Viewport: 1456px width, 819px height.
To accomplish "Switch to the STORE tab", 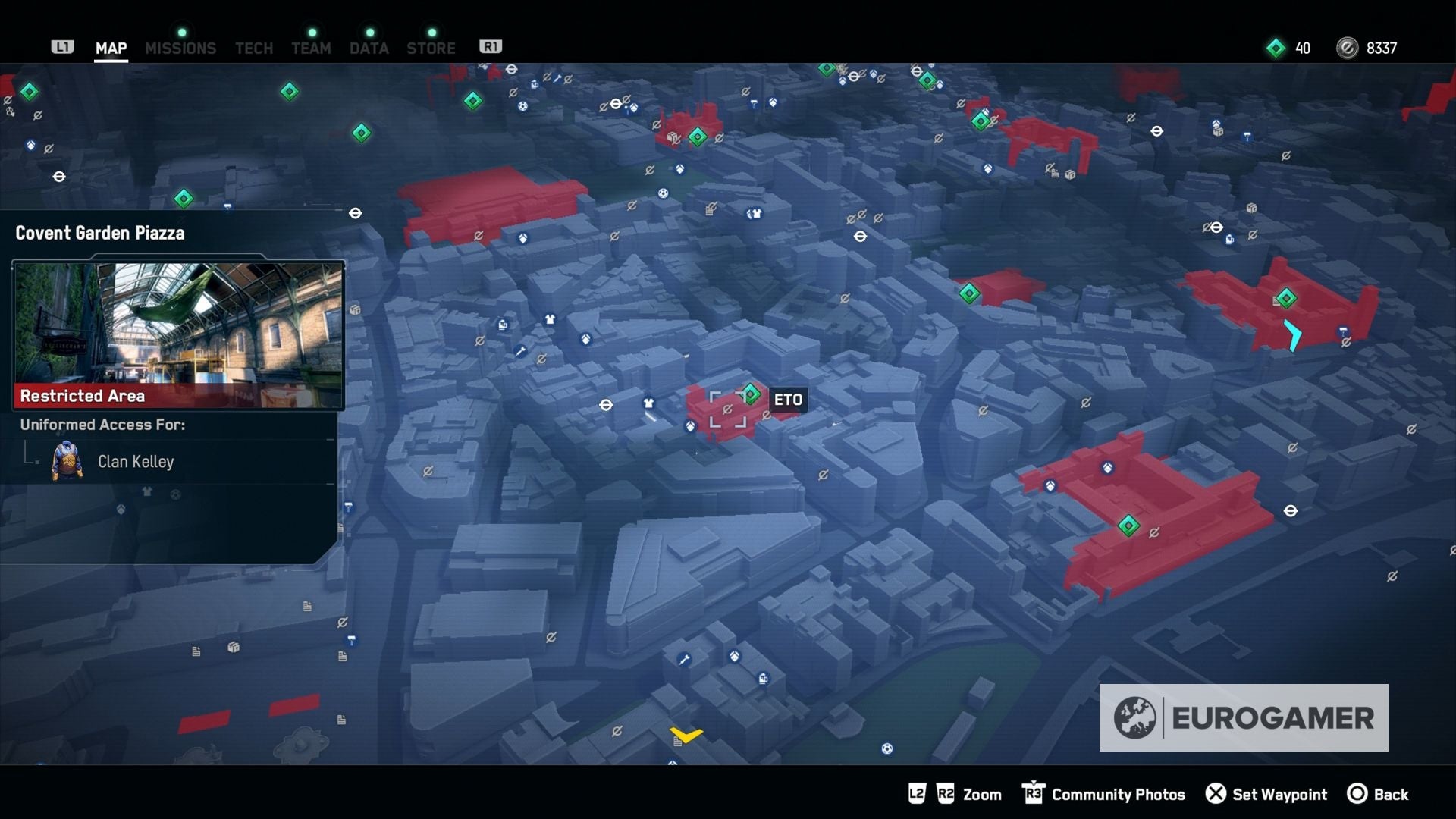I will 431,48.
